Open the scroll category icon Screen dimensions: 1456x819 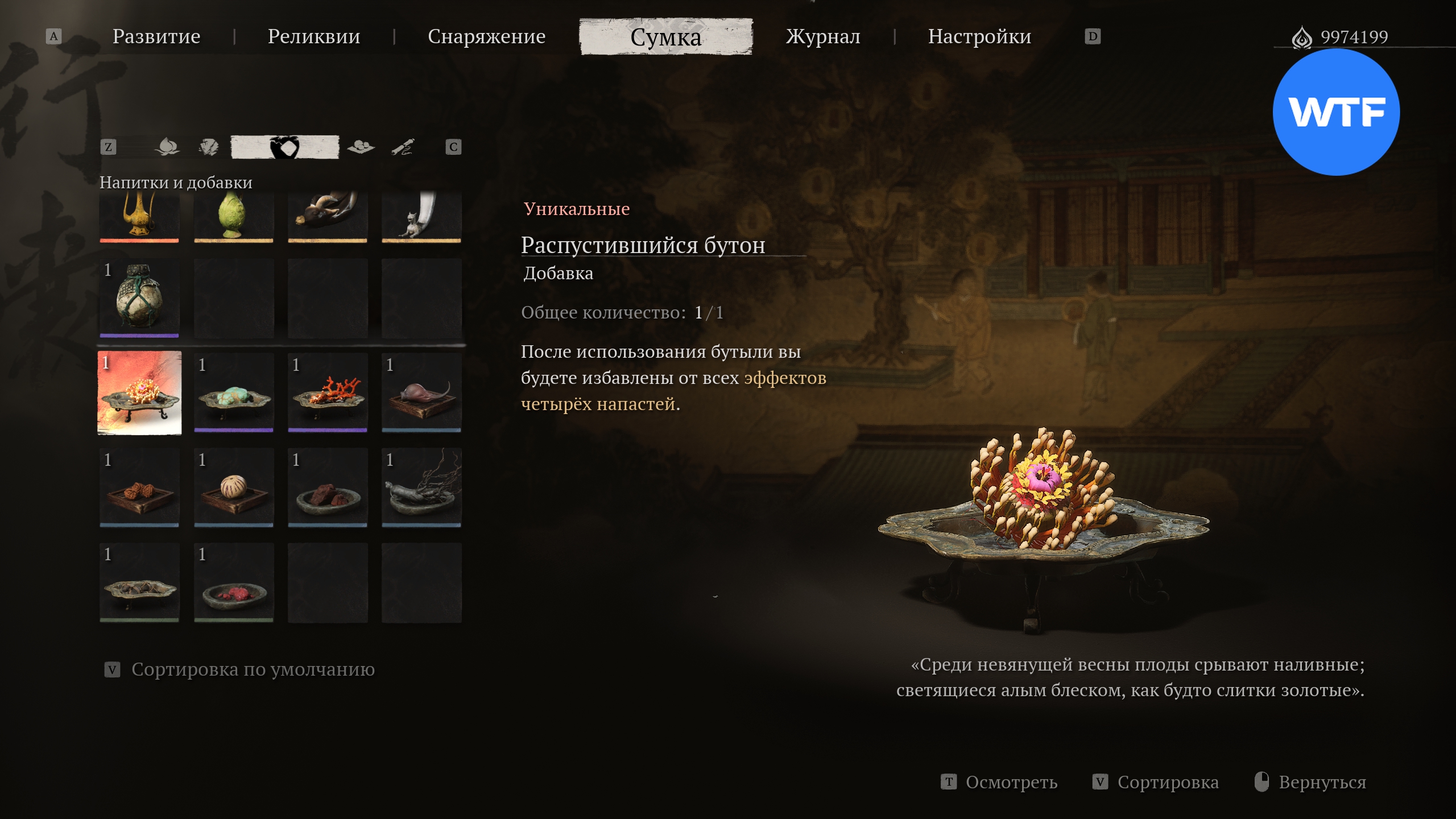[403, 147]
